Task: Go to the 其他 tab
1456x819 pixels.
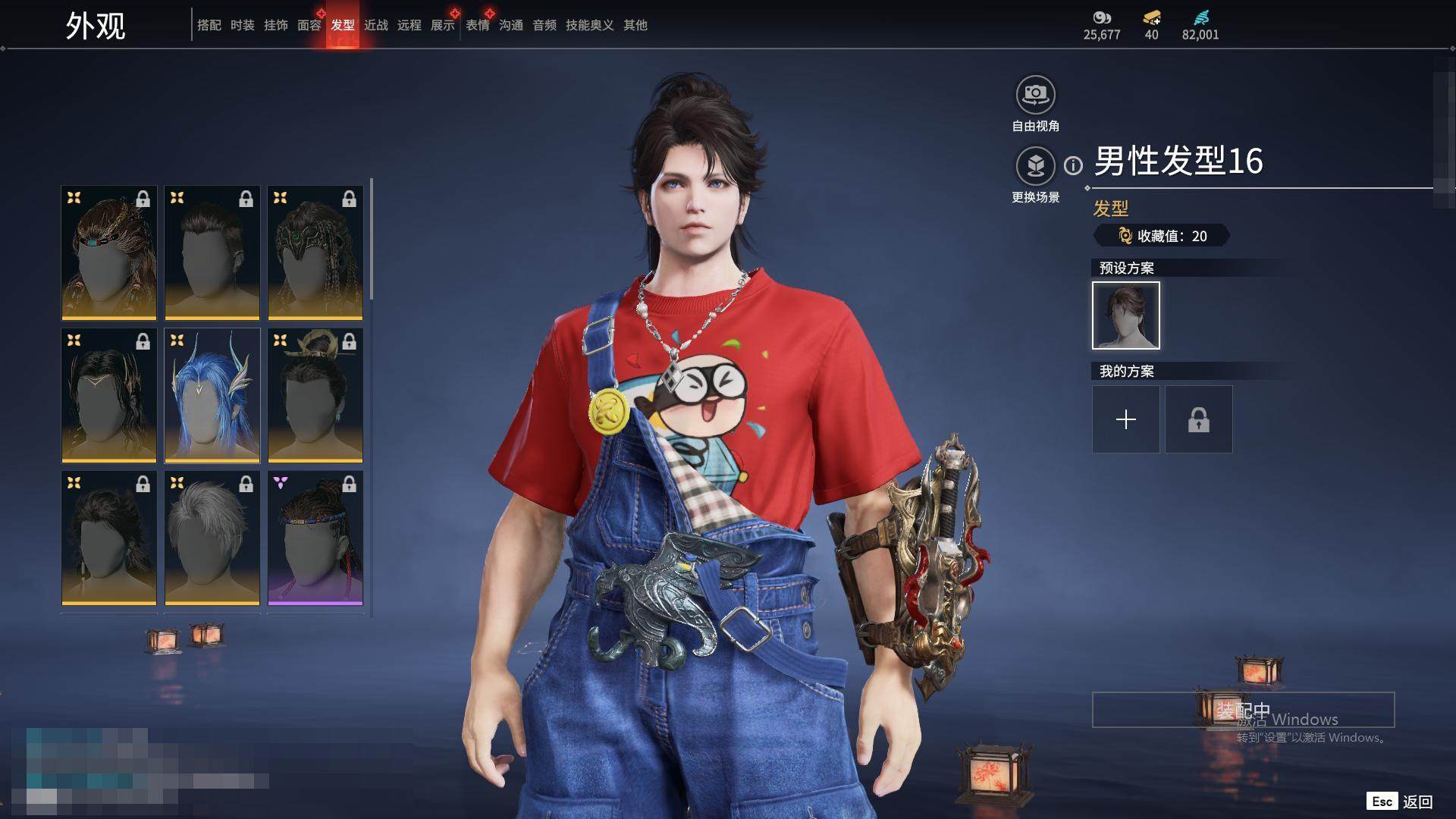Action: point(635,25)
